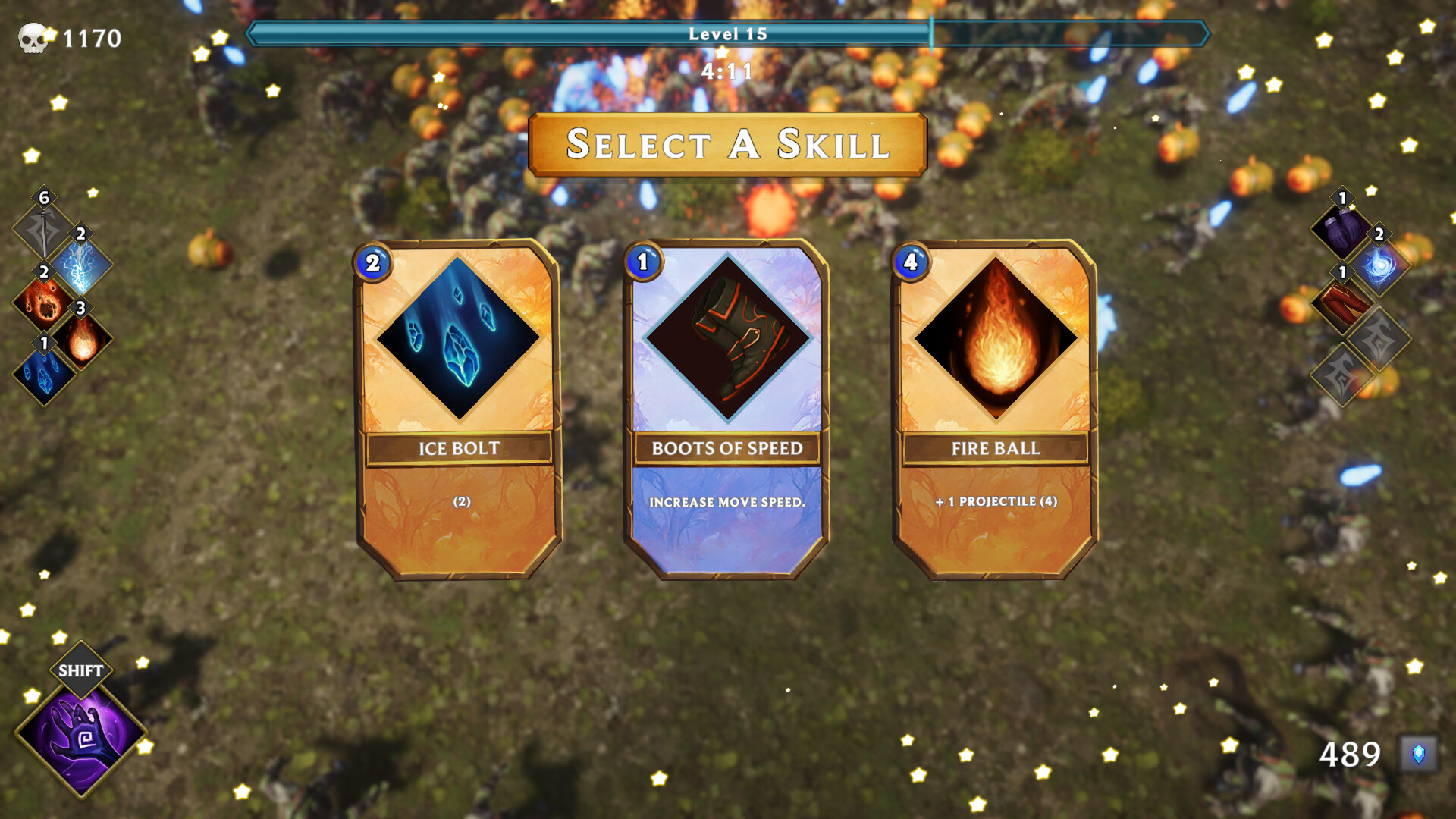1456x819 pixels.
Task: Click the Select A Skill banner
Action: pos(726,146)
